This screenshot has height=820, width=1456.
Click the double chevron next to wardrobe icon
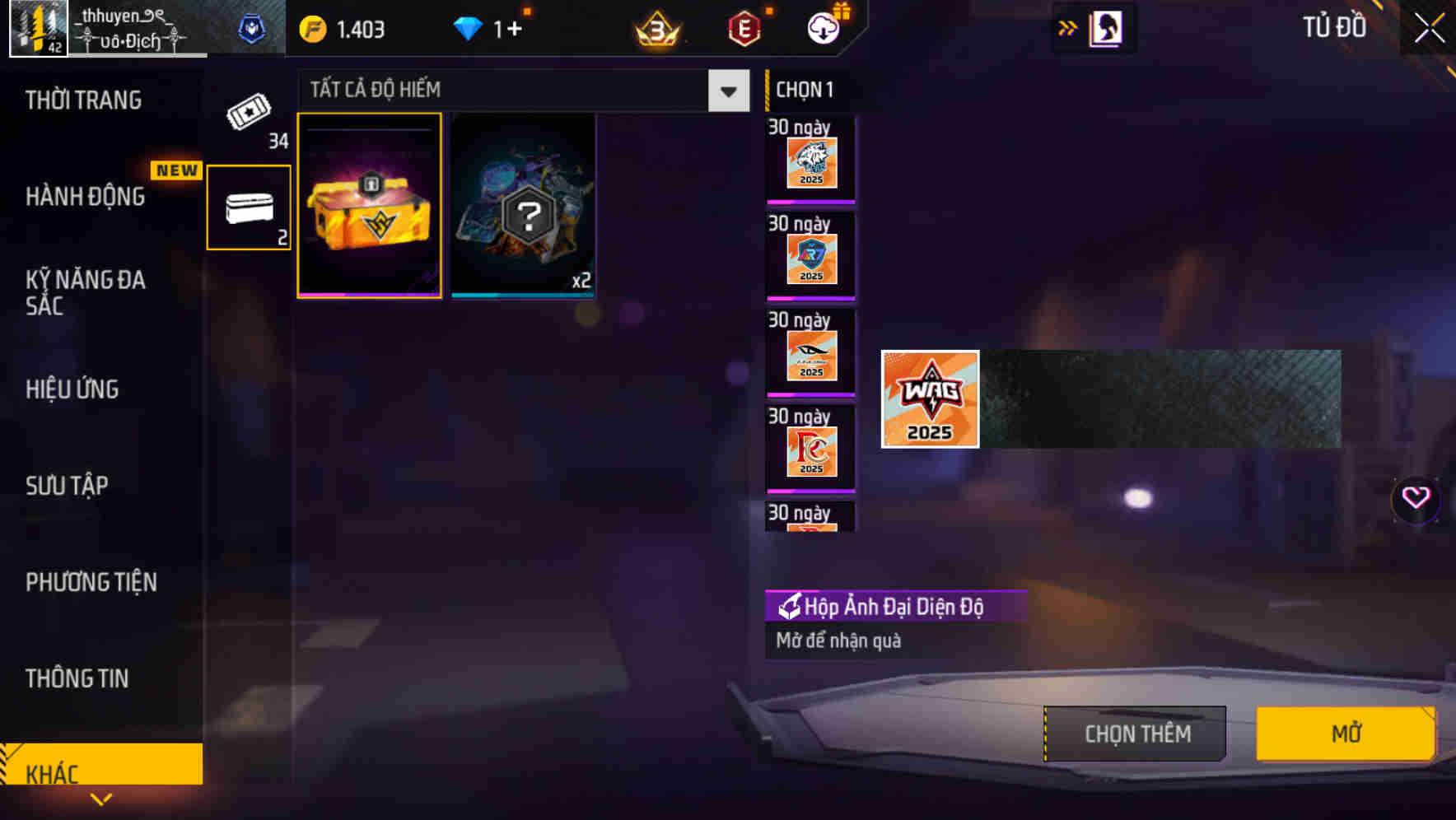(1068, 27)
